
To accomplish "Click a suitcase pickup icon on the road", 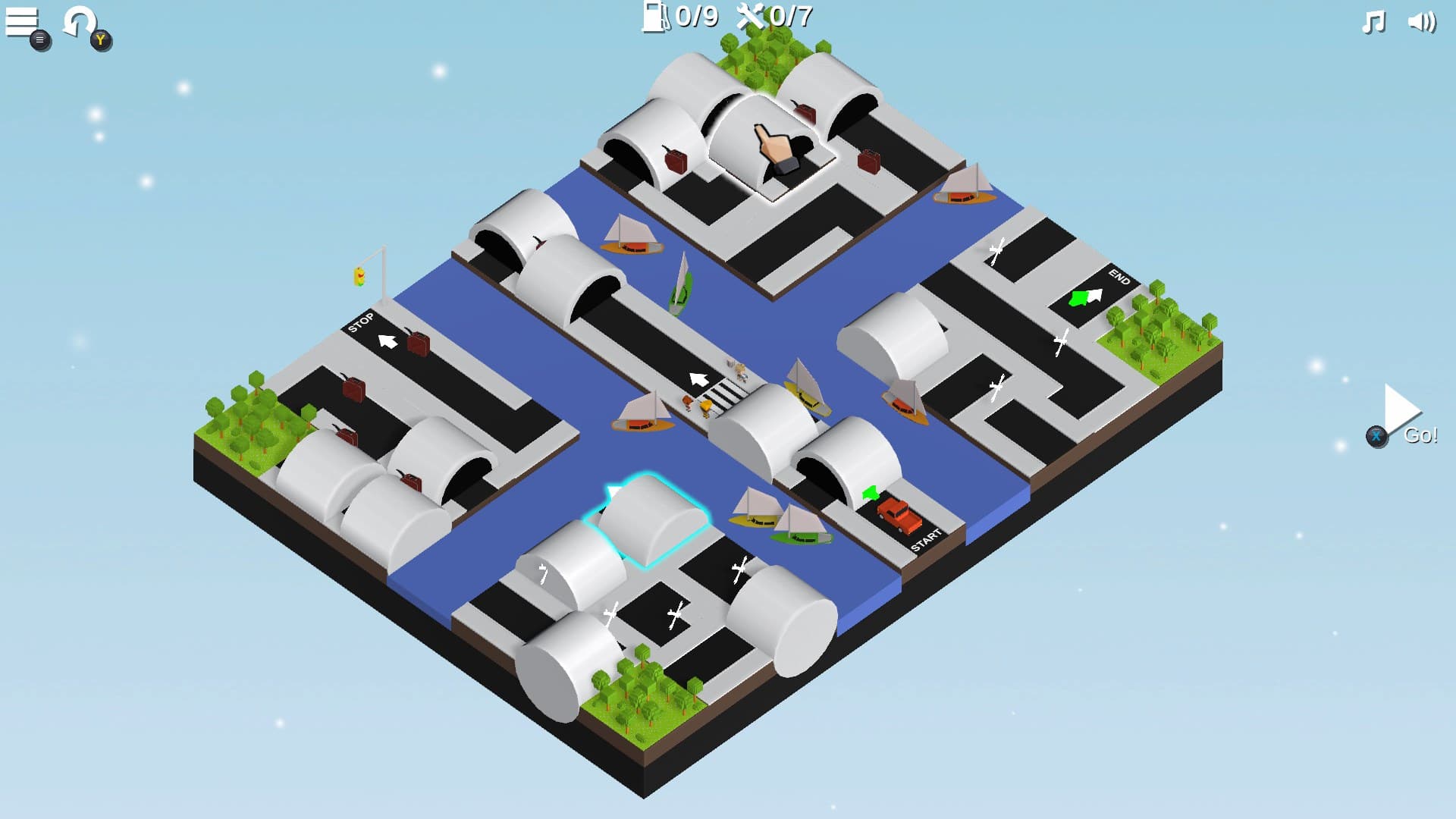I will pyautogui.click(x=416, y=343).
